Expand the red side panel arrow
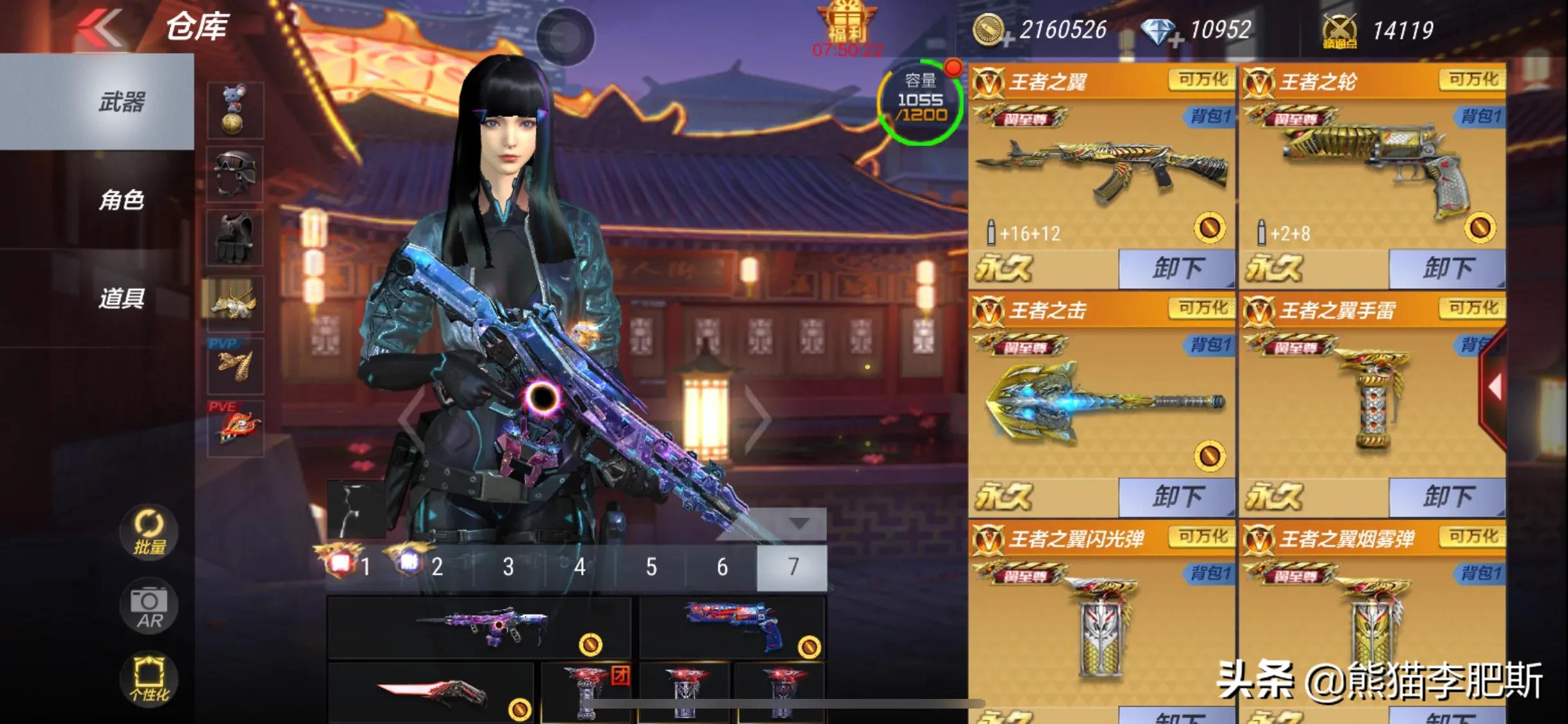Screen dimensions: 1568x724 pyautogui.click(x=1495, y=387)
